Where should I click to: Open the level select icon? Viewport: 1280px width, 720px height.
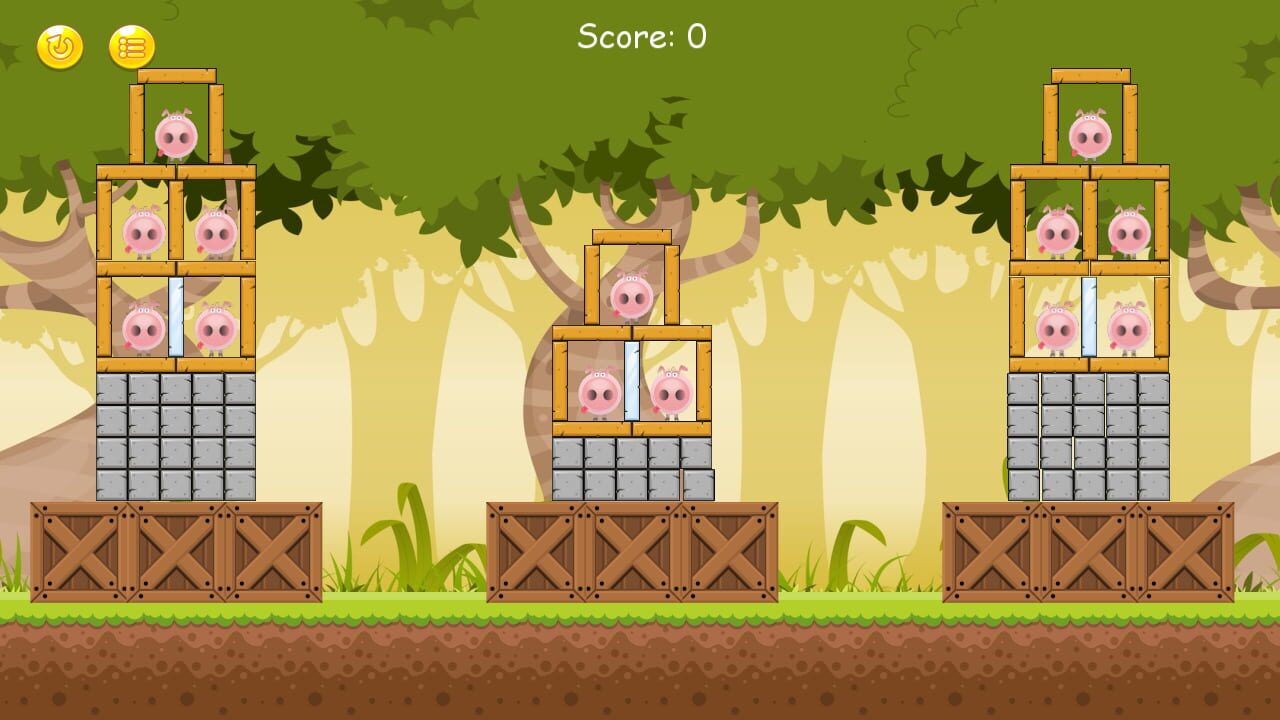coord(133,46)
